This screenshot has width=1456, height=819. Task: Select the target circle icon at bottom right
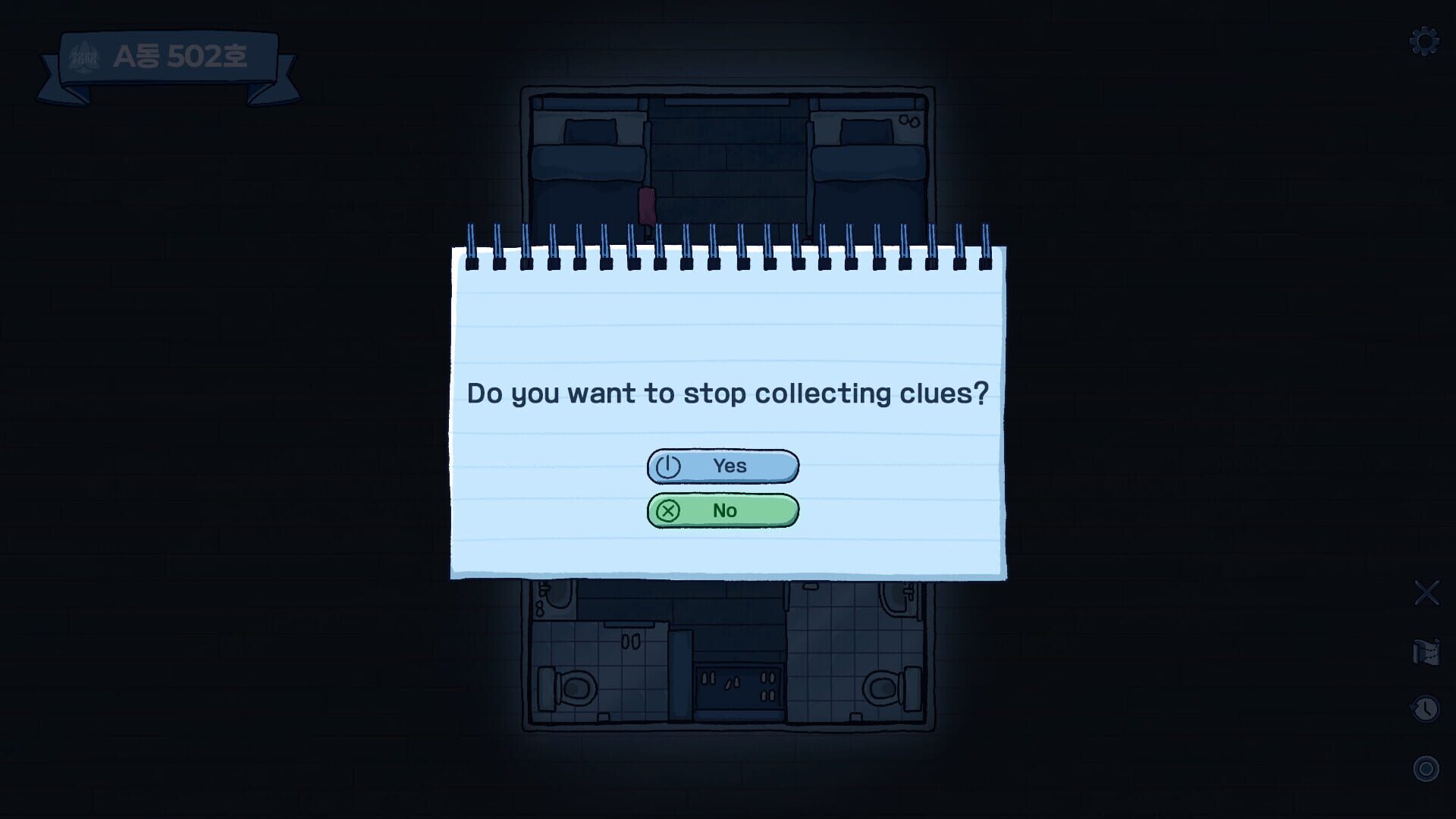pos(1426,769)
